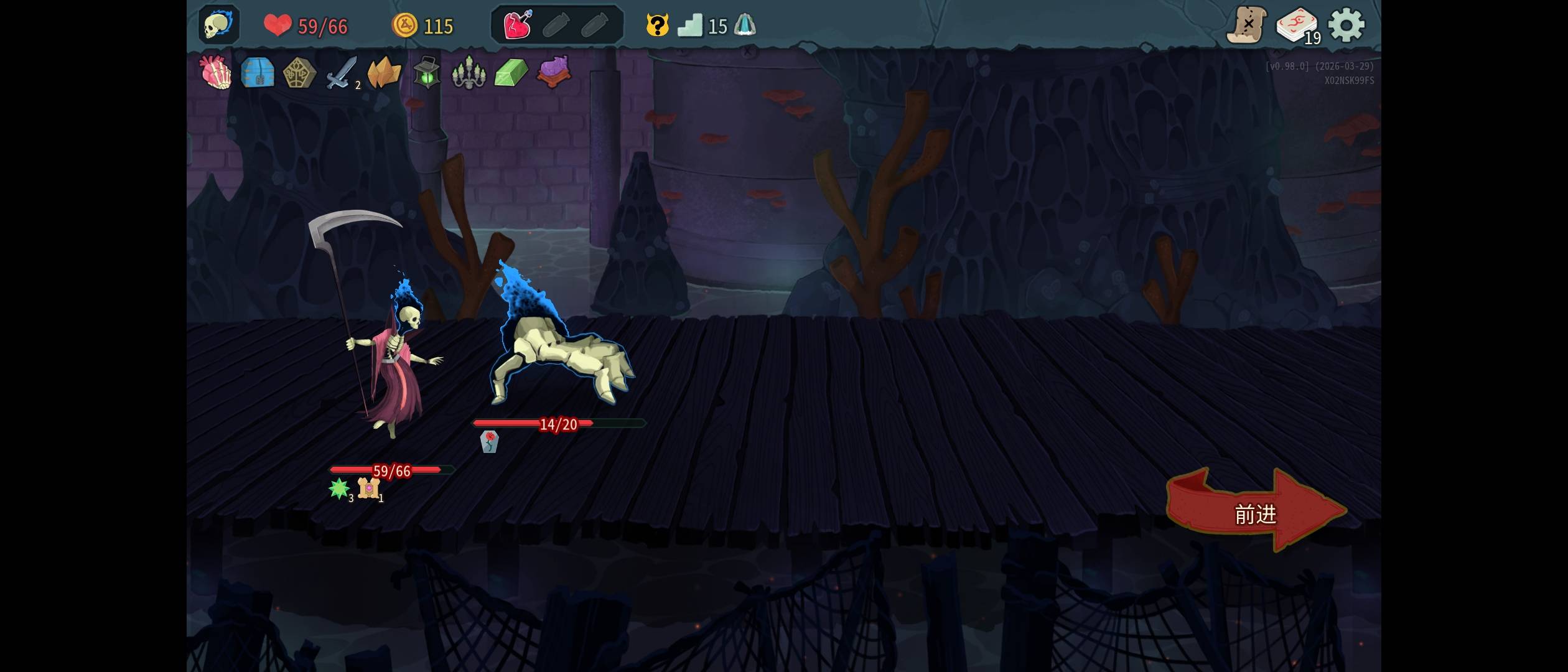Inspect the sword relic with counter 2
The width and height of the screenshot is (1568, 672).
[342, 73]
